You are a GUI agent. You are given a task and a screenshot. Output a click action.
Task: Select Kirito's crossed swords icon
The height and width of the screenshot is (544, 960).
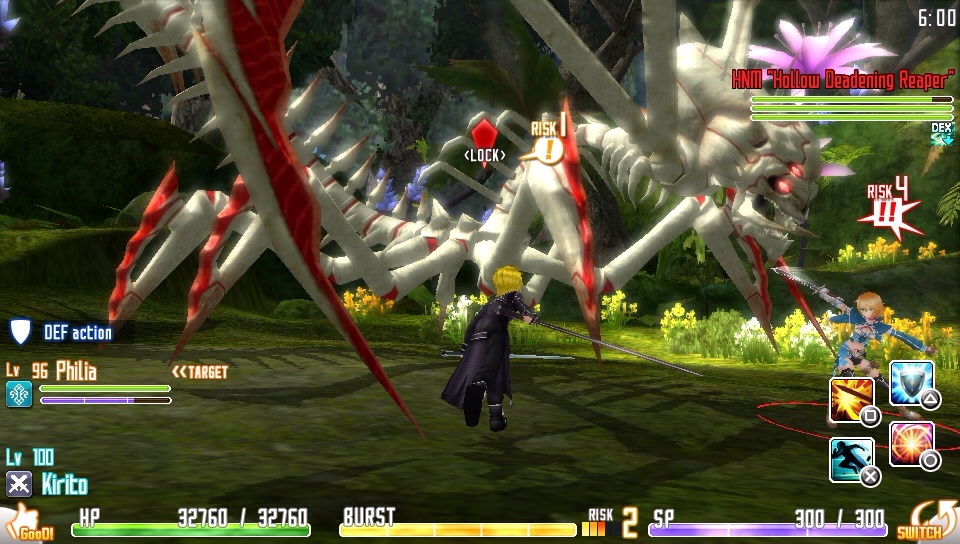pyautogui.click(x=19, y=484)
